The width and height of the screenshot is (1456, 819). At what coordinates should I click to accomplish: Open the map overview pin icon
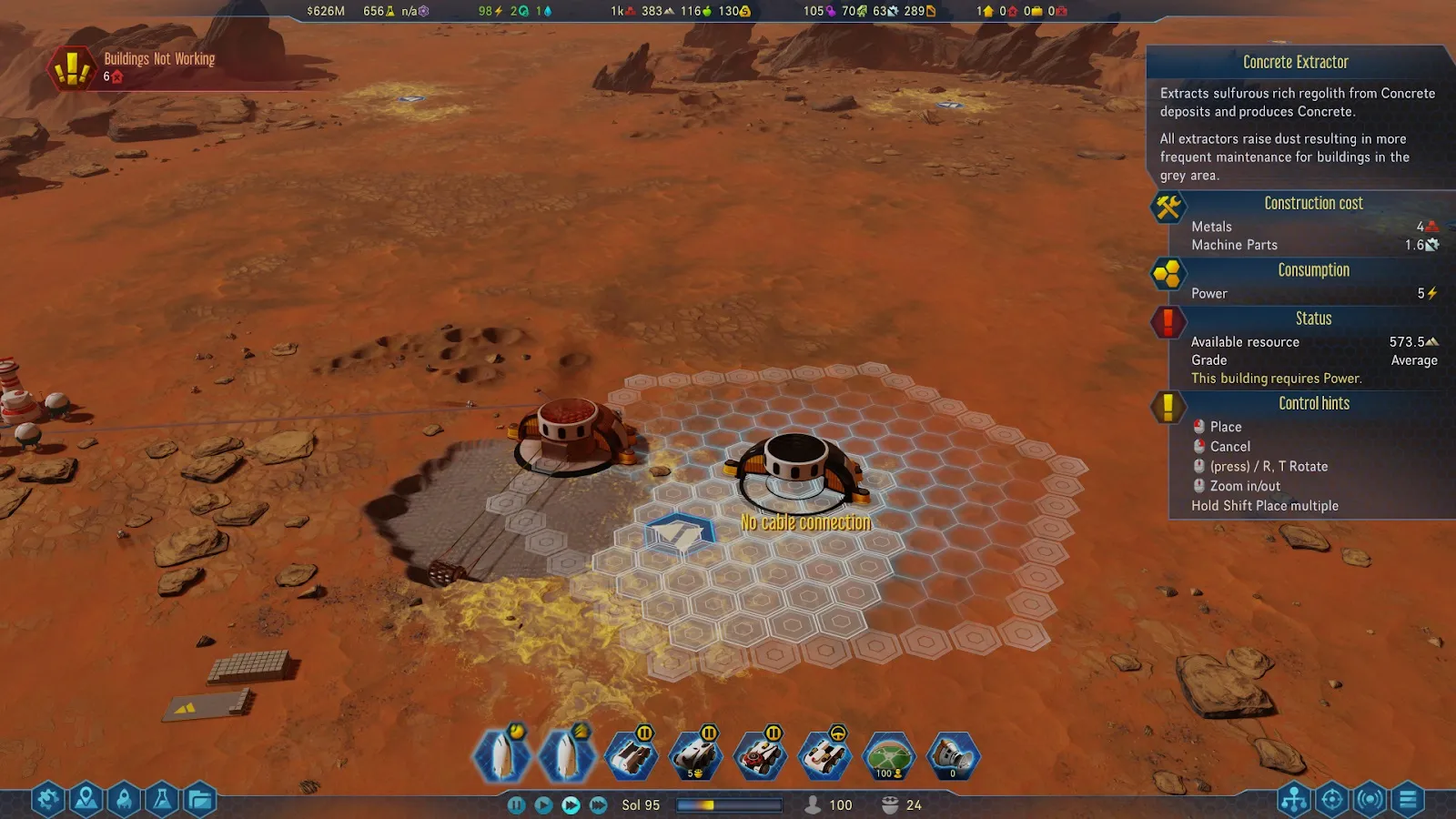[86, 800]
